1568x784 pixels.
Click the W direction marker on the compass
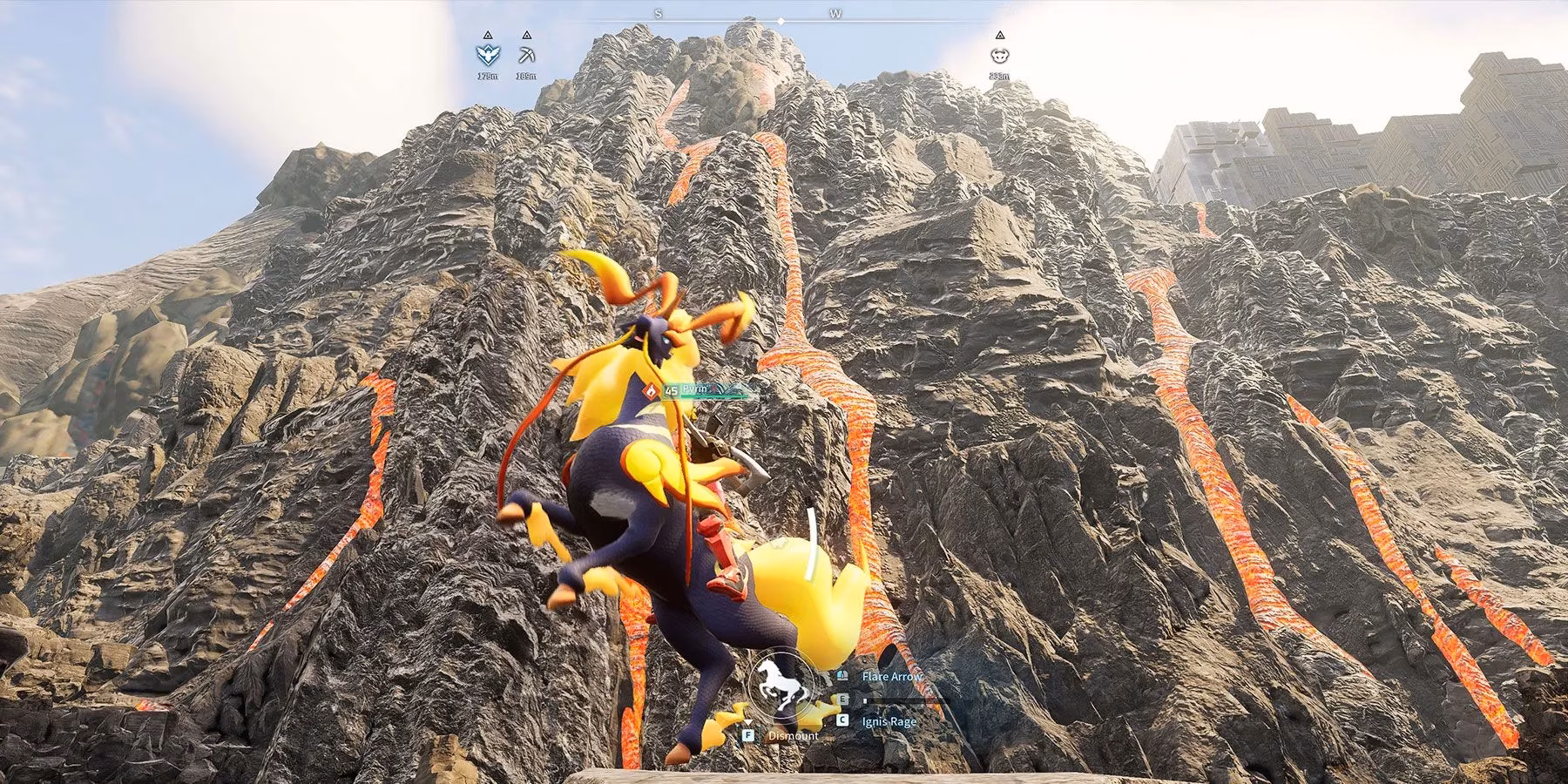[834, 15]
